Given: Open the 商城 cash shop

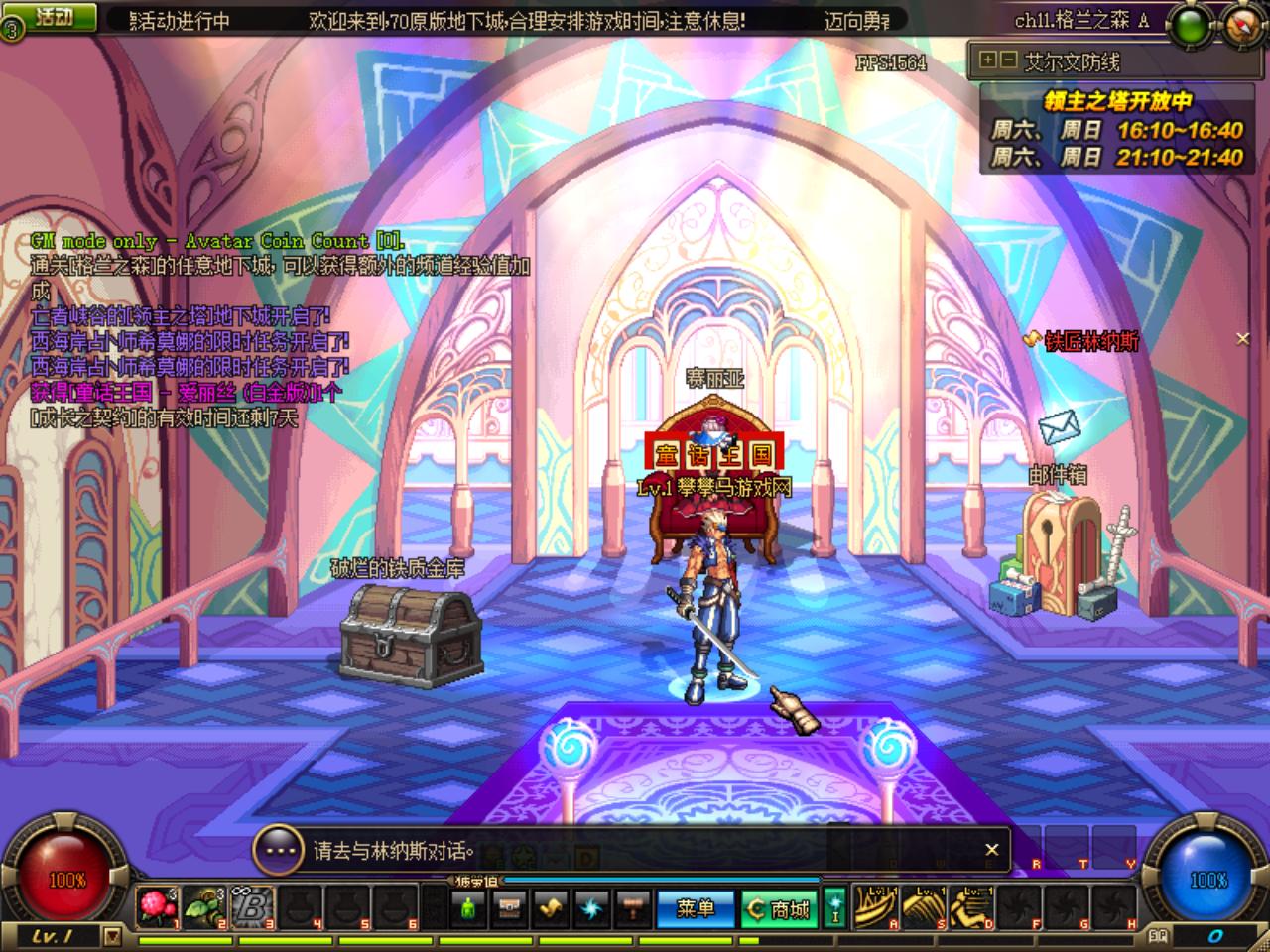Looking at the screenshot, I should tap(779, 908).
